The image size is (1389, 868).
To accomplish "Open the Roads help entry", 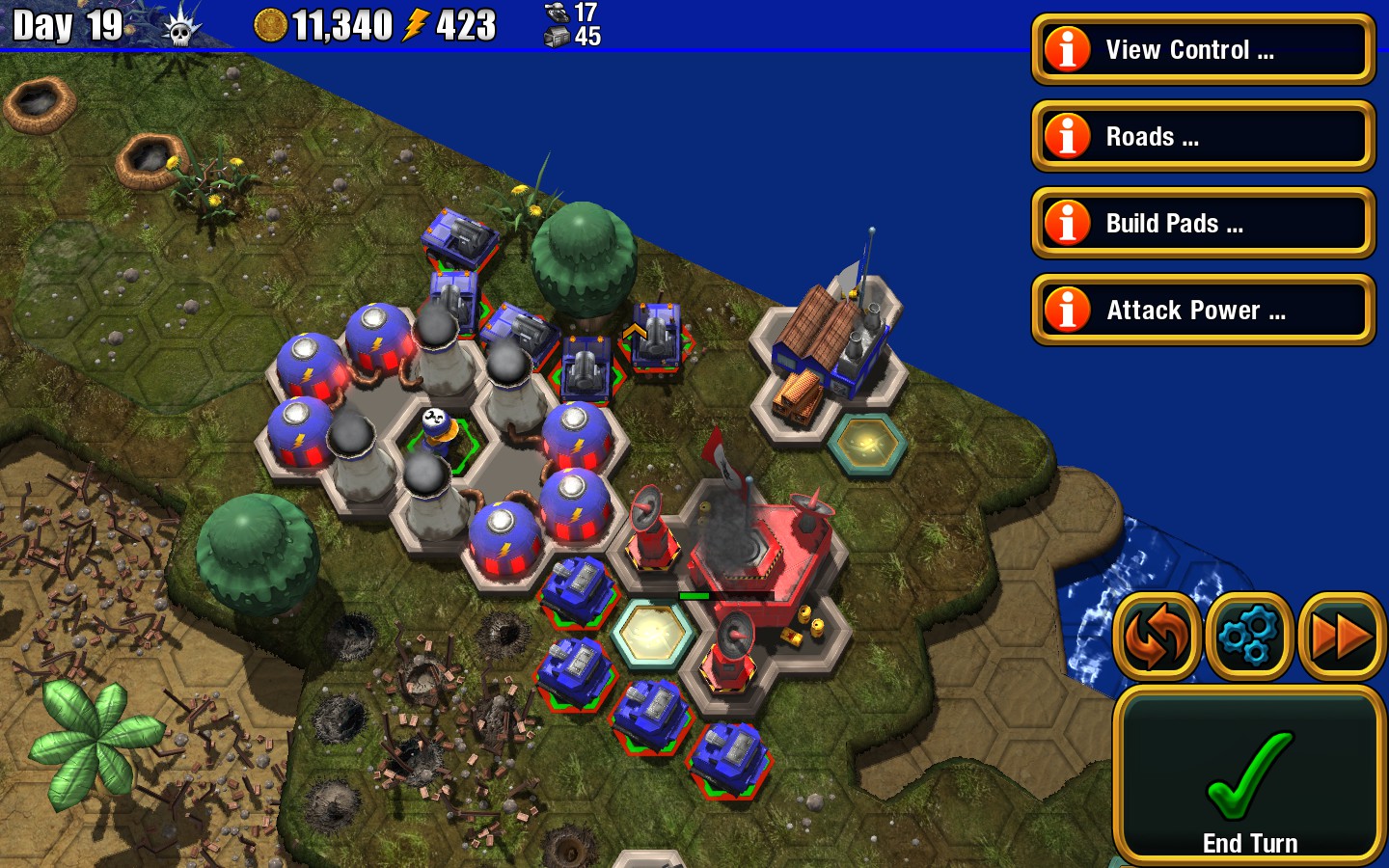I will click(x=1201, y=136).
